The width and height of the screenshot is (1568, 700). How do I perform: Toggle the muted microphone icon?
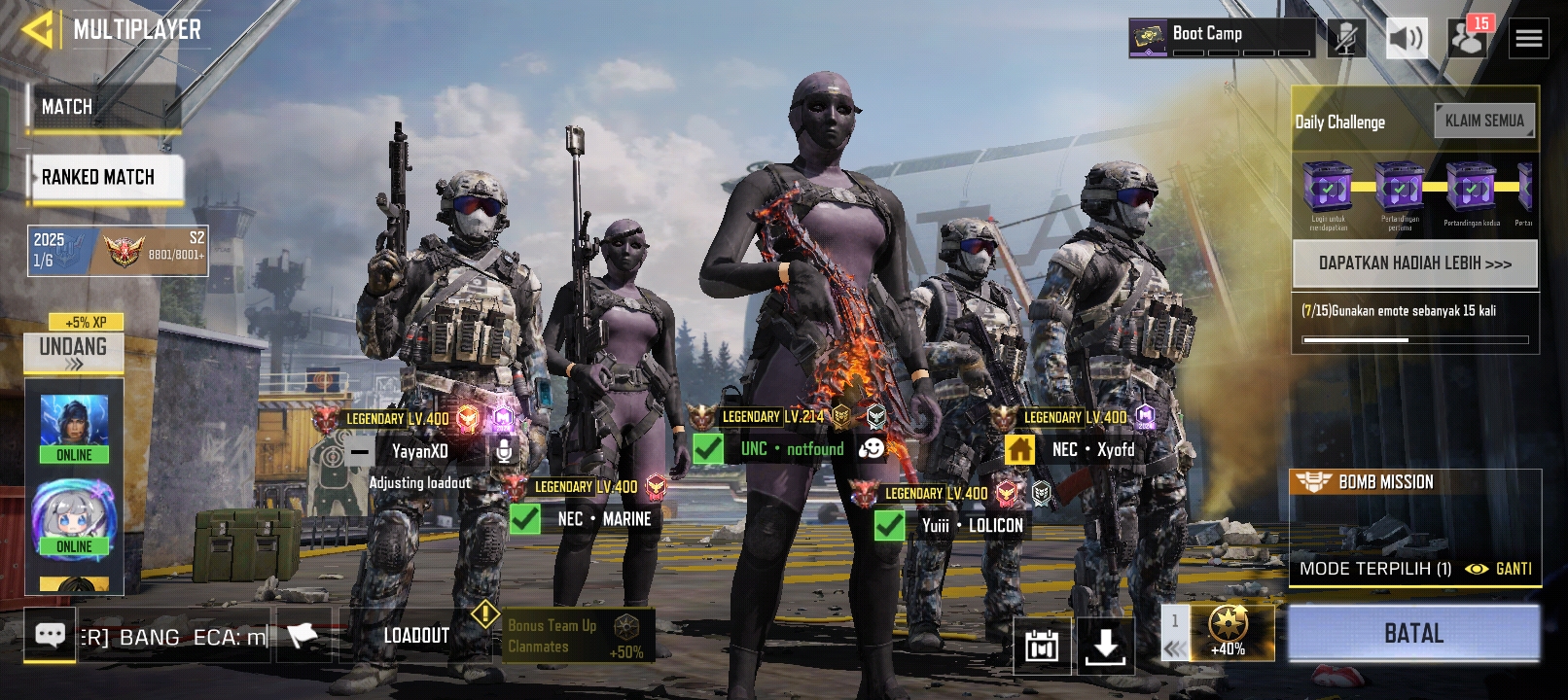pyautogui.click(x=1346, y=39)
